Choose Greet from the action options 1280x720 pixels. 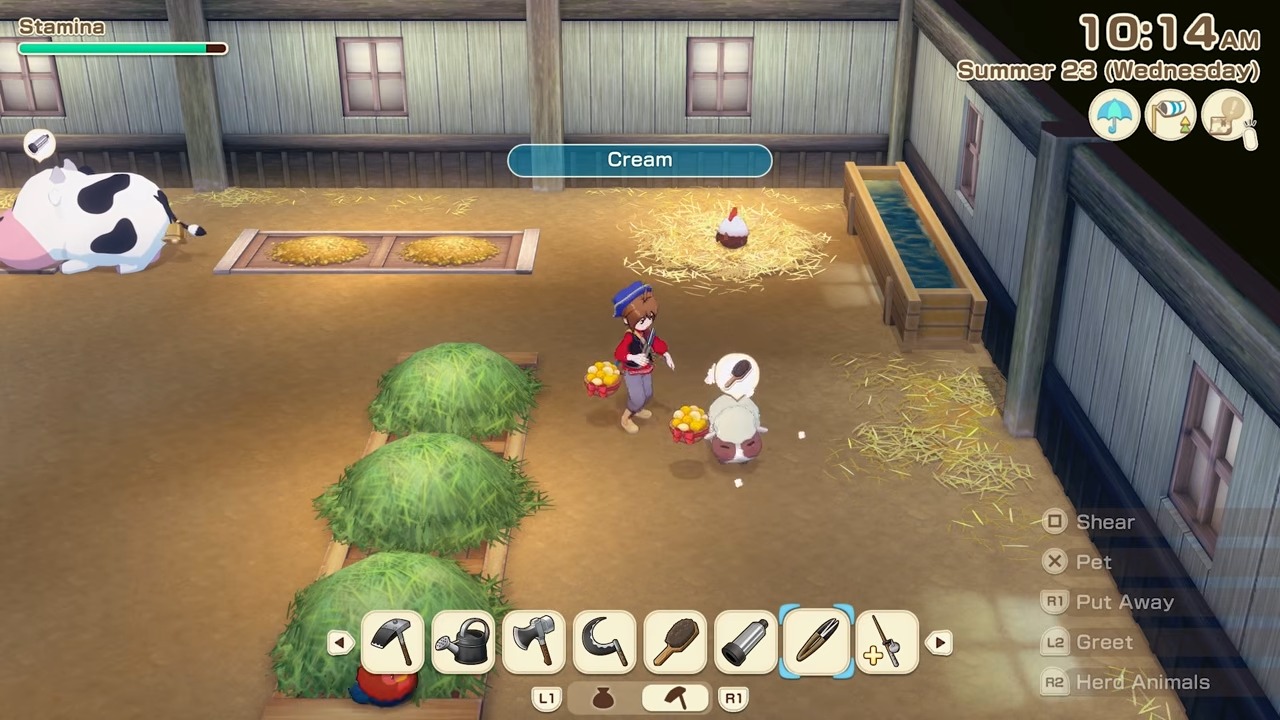point(1104,641)
